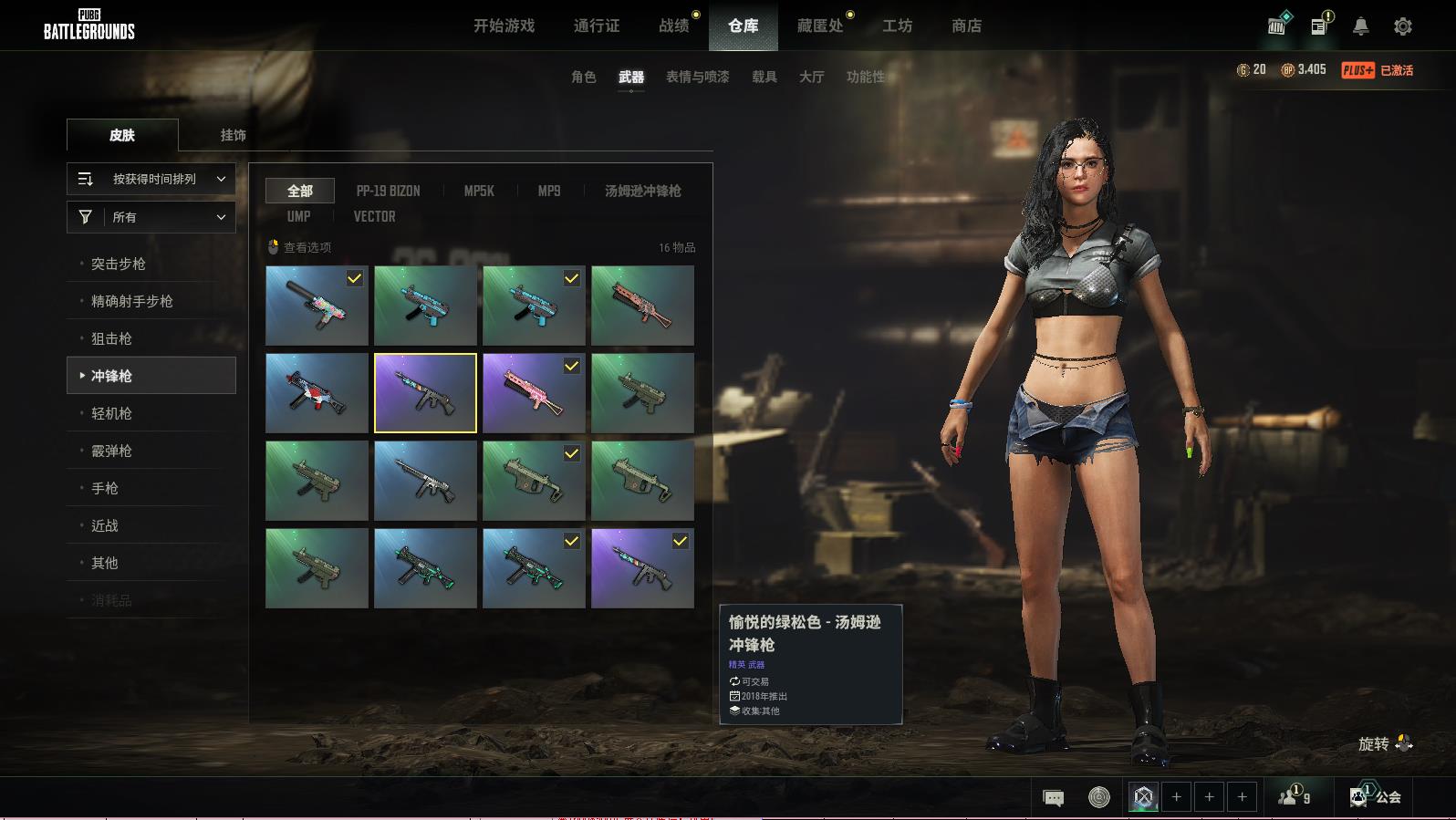The image size is (1456, 820).
Task: Filter skins by PP-19 BIZON
Action: (388, 192)
